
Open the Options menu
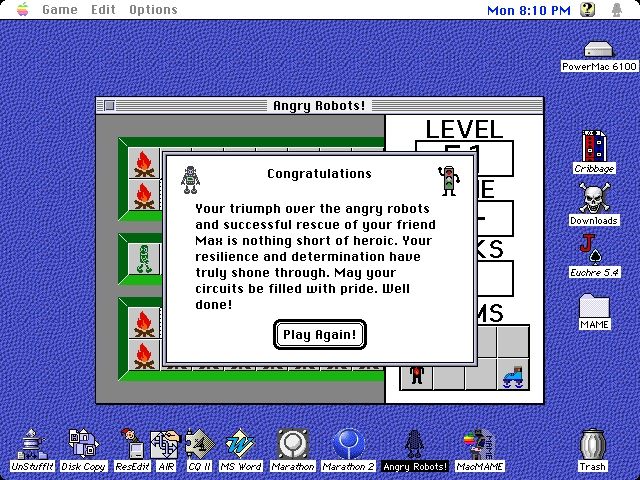pos(153,10)
